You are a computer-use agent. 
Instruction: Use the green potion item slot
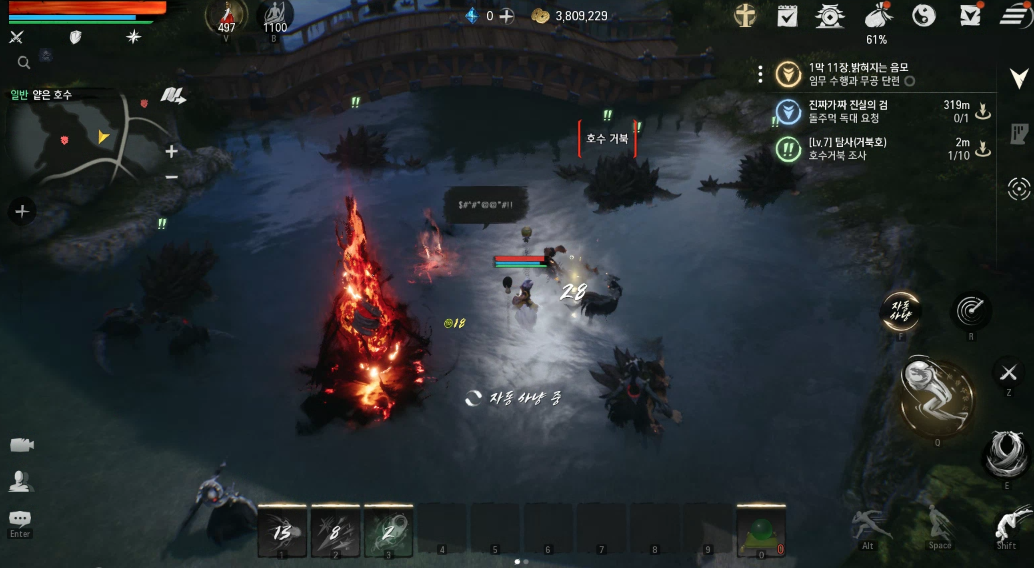(761, 529)
